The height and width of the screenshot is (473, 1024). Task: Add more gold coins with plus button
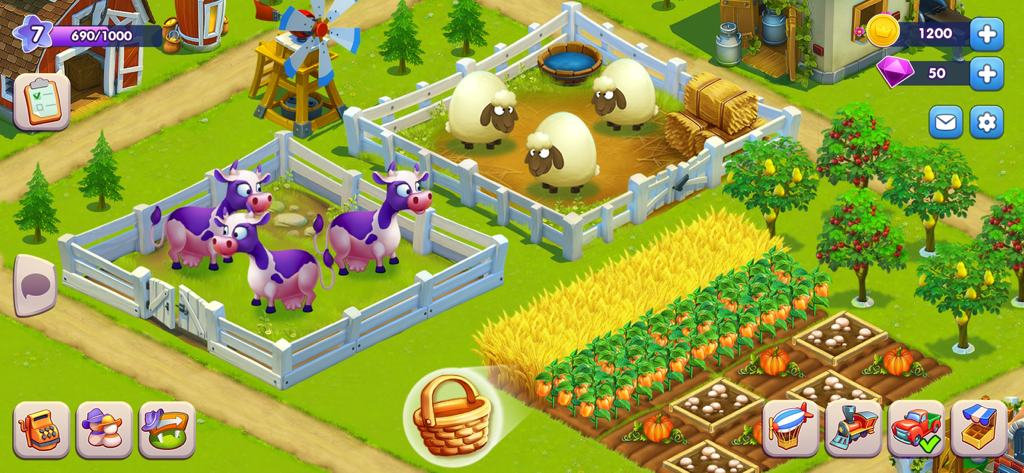pyautogui.click(x=986, y=34)
